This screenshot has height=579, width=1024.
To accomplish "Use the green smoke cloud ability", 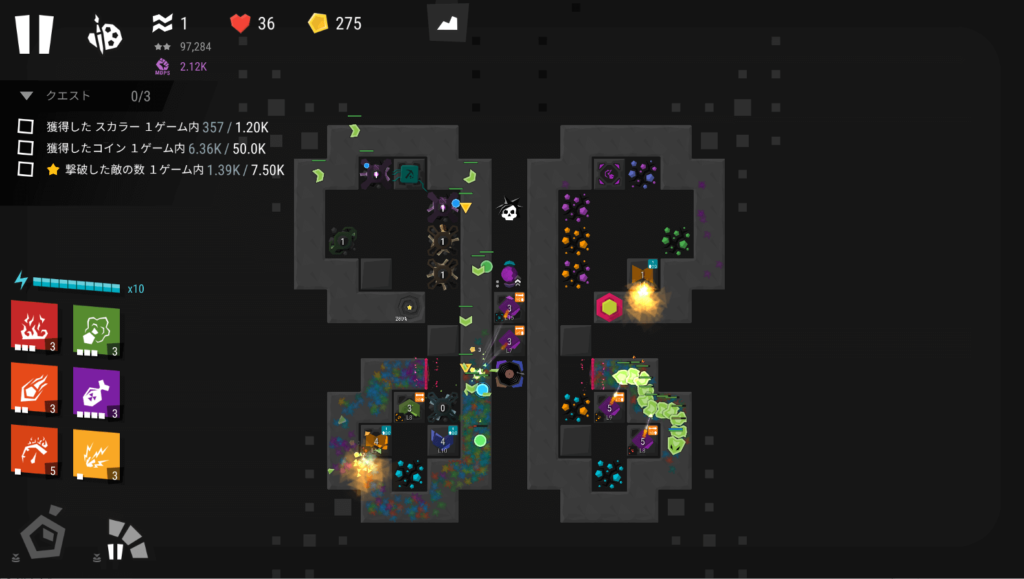I will (x=96, y=327).
